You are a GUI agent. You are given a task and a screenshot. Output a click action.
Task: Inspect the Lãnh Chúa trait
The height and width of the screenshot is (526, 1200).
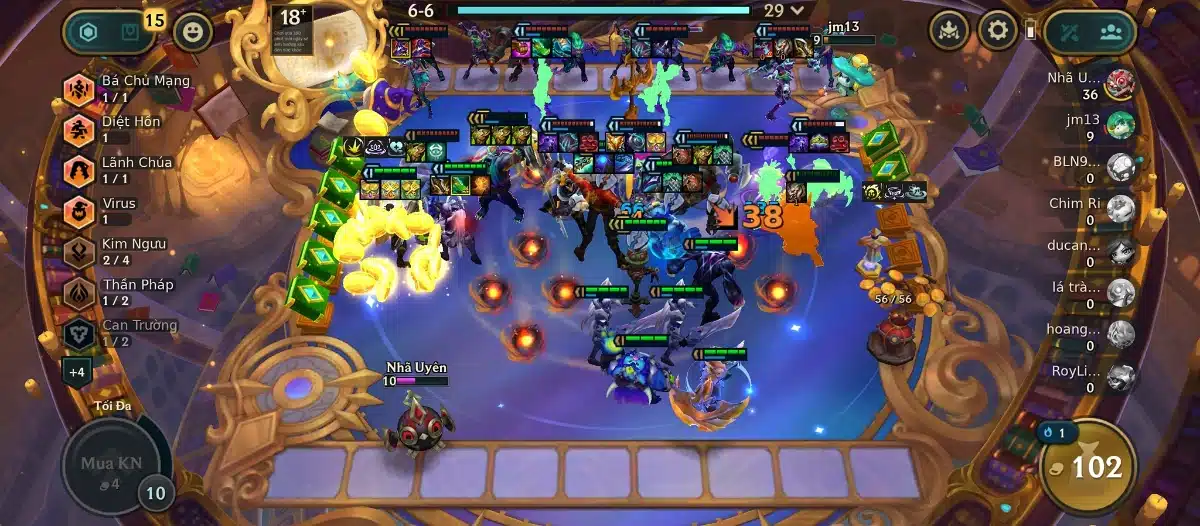[x=80, y=171]
